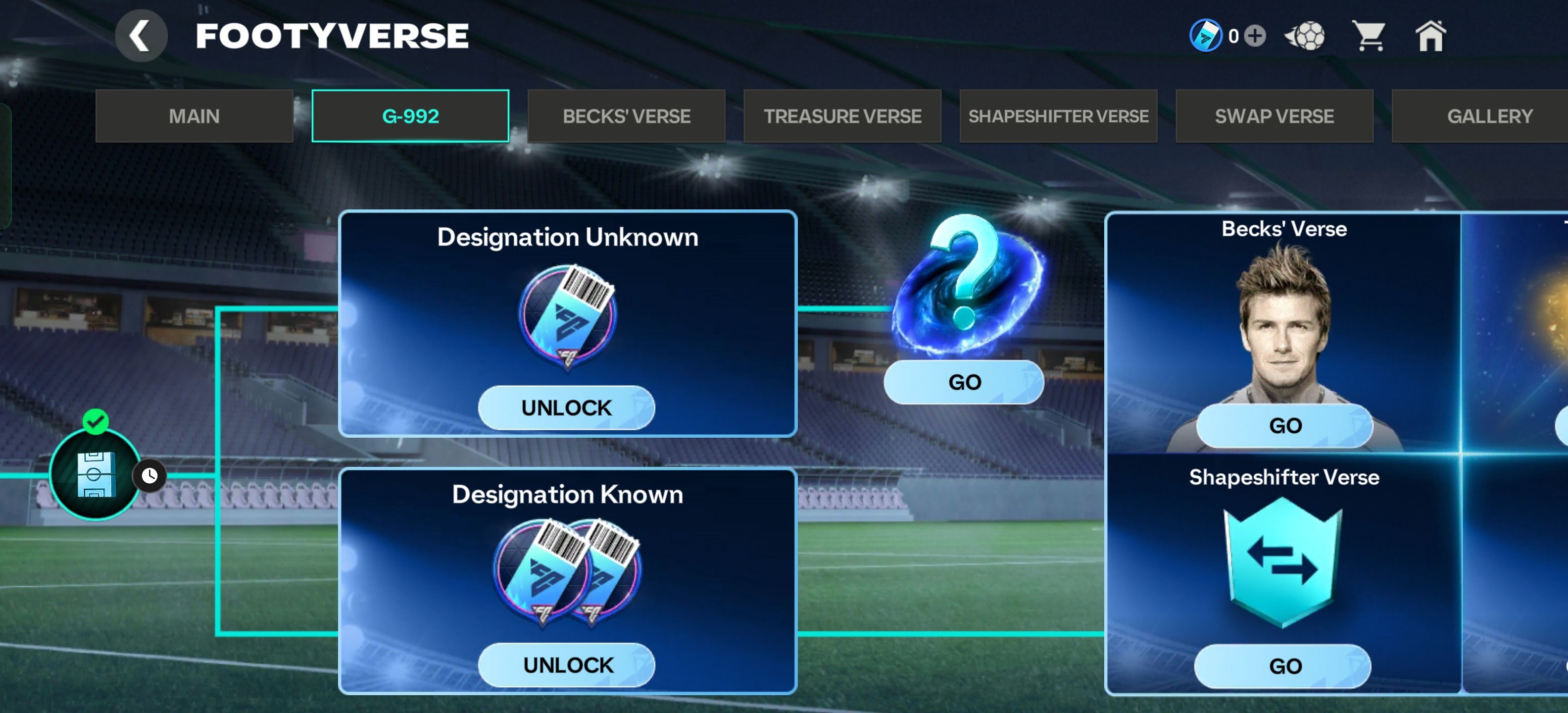The width and height of the screenshot is (1568, 713).
Task: Open the BECKS' VERSE tab
Action: coord(626,116)
